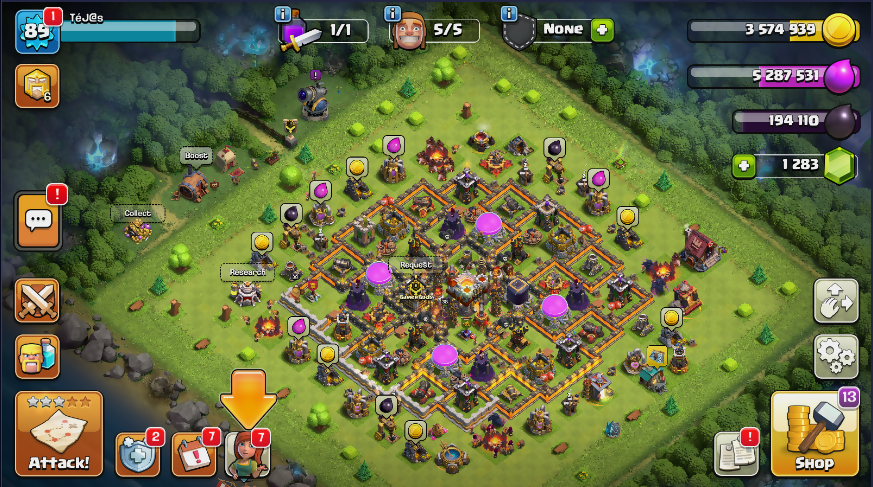The width and height of the screenshot is (873, 487).
Task: Add gems with the green plus
Action: point(743,166)
